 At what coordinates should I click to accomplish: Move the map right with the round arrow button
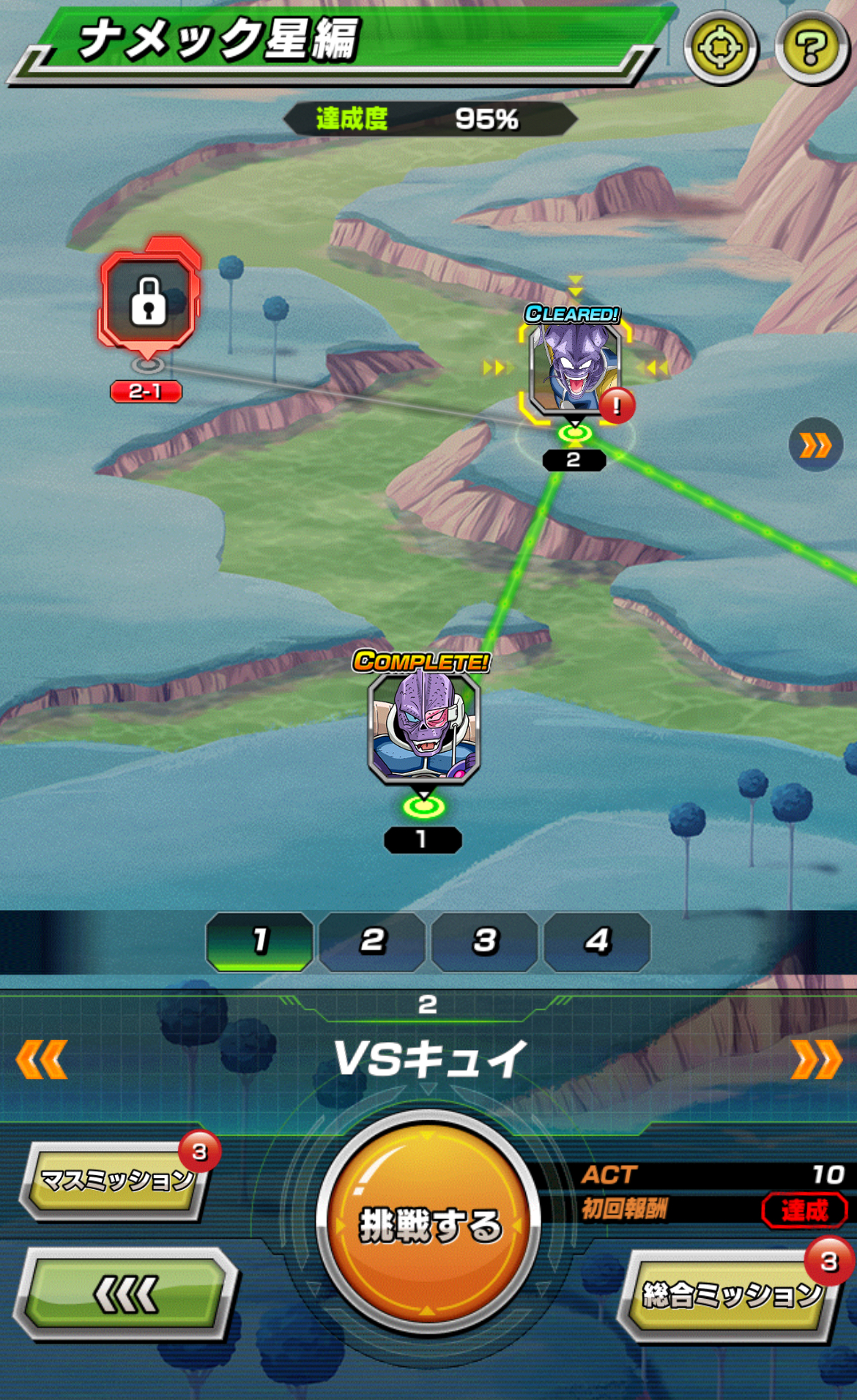point(815,444)
